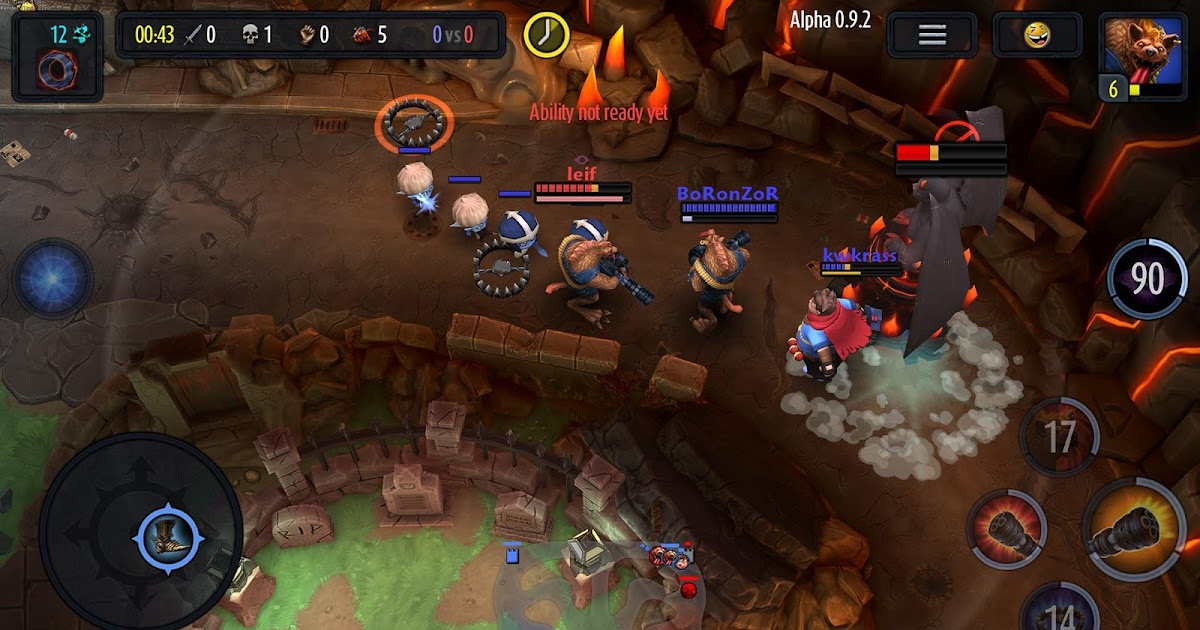Open the laughing emoji emote button

pyautogui.click(x=1038, y=36)
